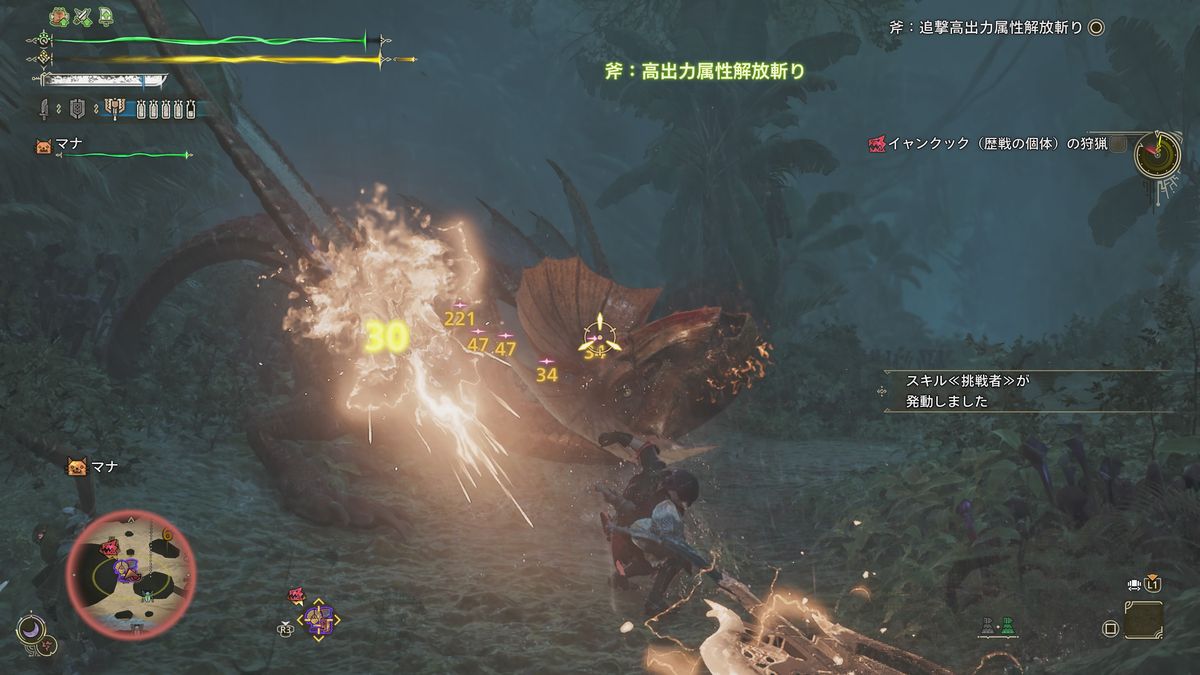Image resolution: width=1200 pixels, height=675 pixels.
Task: Click the green ammo-type icon near the item bar
Action: click(1009, 627)
